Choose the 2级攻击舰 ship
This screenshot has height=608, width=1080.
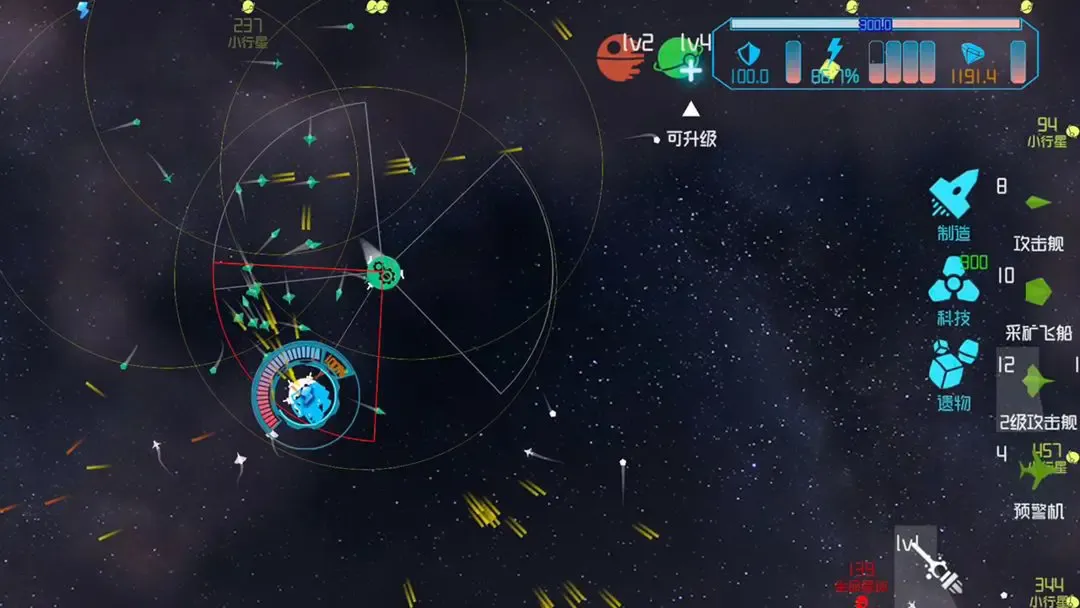1036,382
